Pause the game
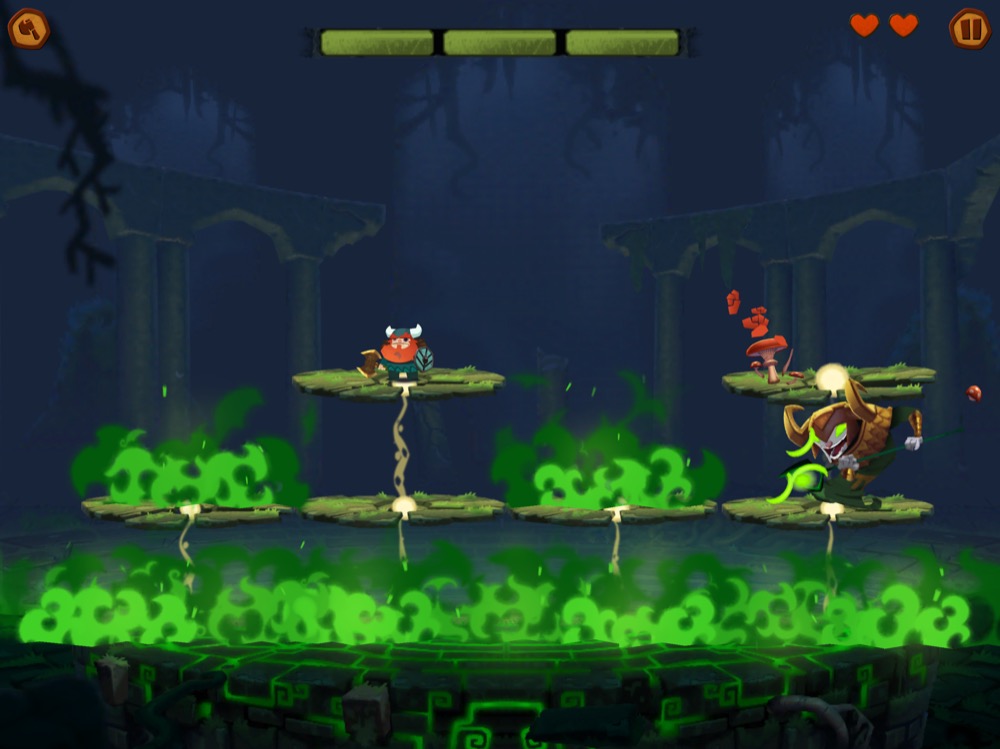This screenshot has width=1000, height=749. [968, 28]
